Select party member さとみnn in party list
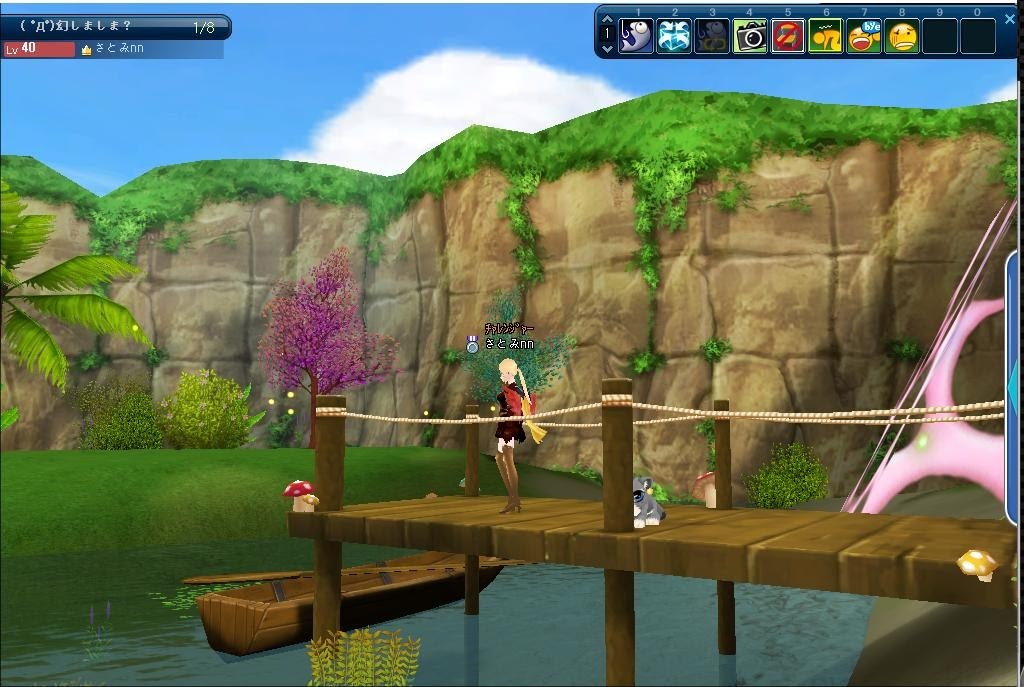Image resolution: width=1024 pixels, height=687 pixels. click(120, 49)
